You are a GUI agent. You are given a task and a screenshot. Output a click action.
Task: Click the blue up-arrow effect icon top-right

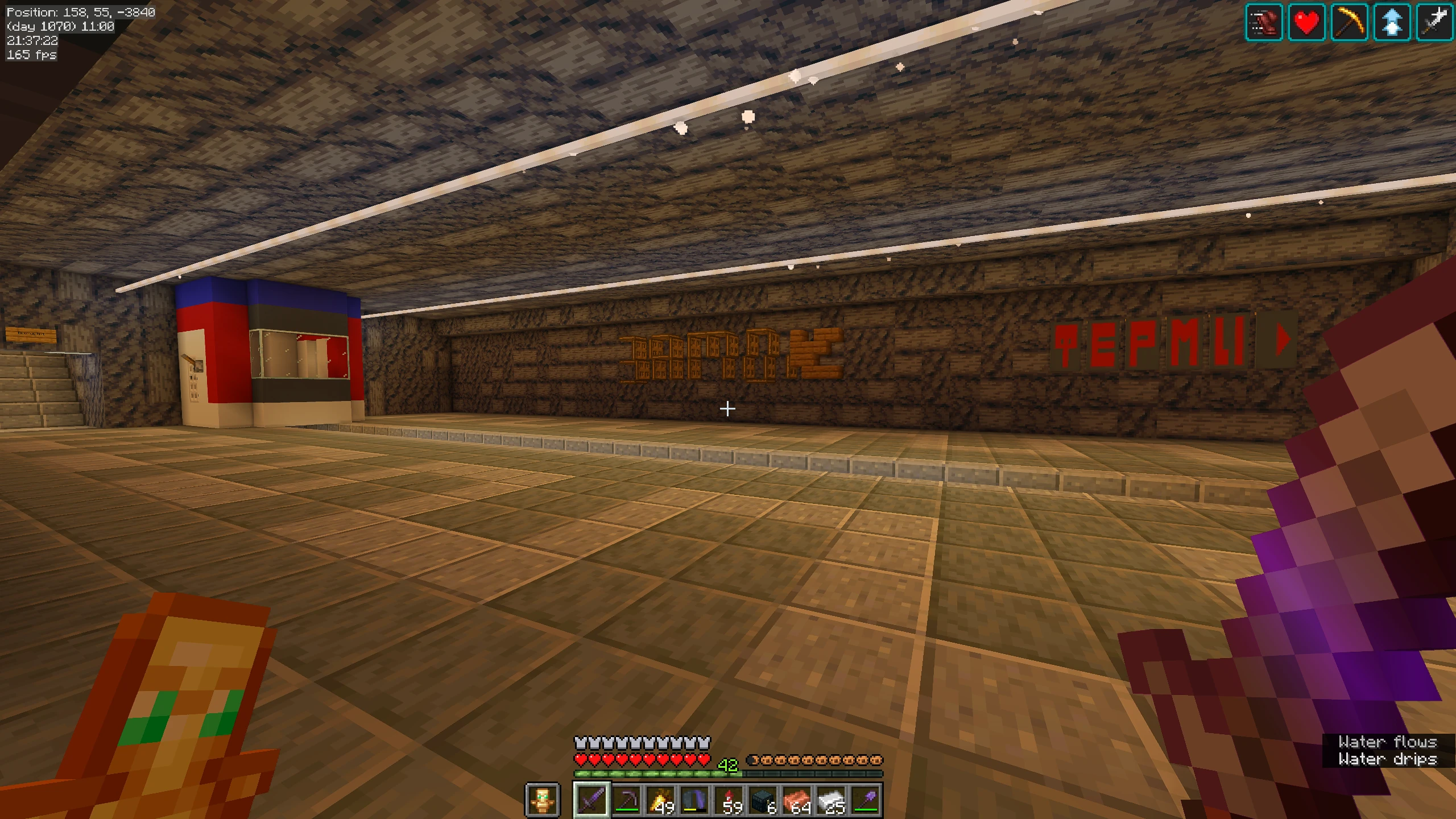(1391, 23)
